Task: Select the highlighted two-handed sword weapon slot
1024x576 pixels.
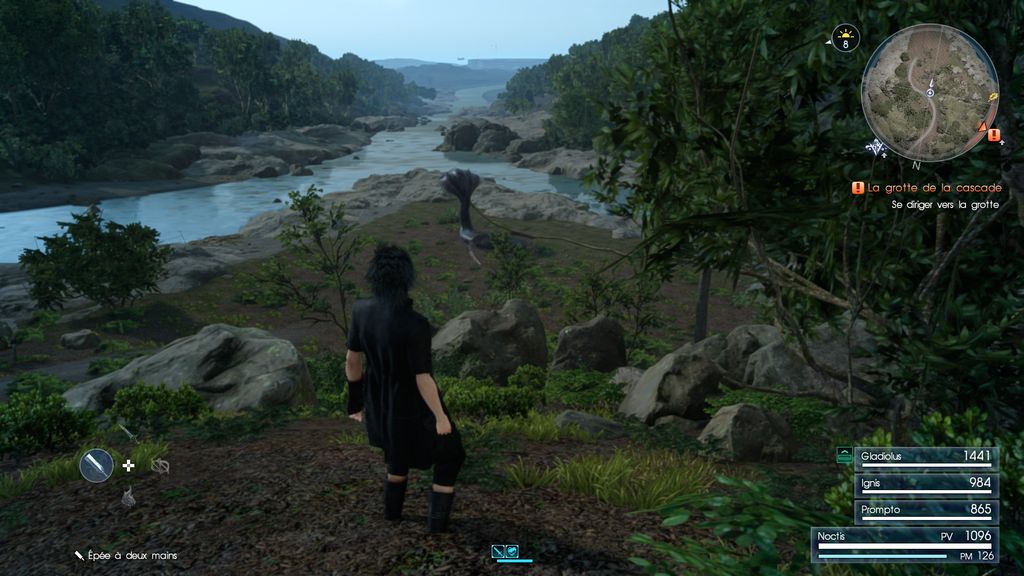Action: tap(97, 465)
